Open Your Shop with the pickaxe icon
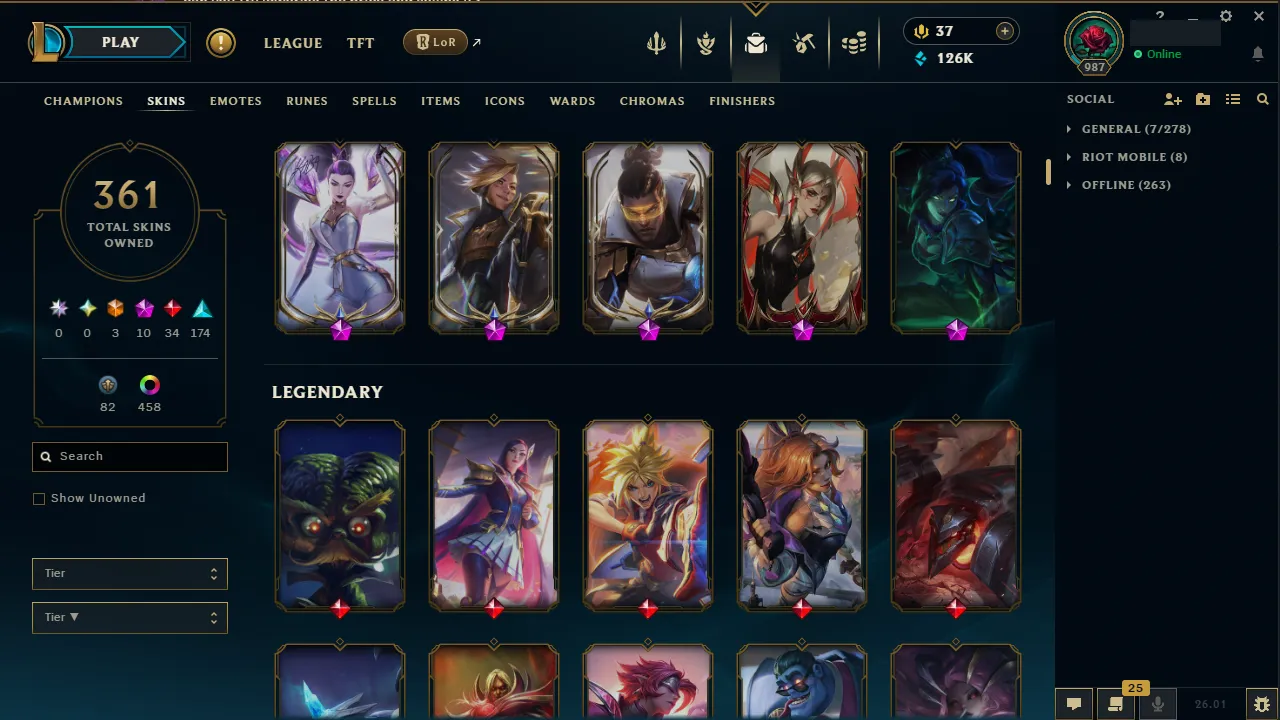The height and width of the screenshot is (720, 1280). pos(804,42)
